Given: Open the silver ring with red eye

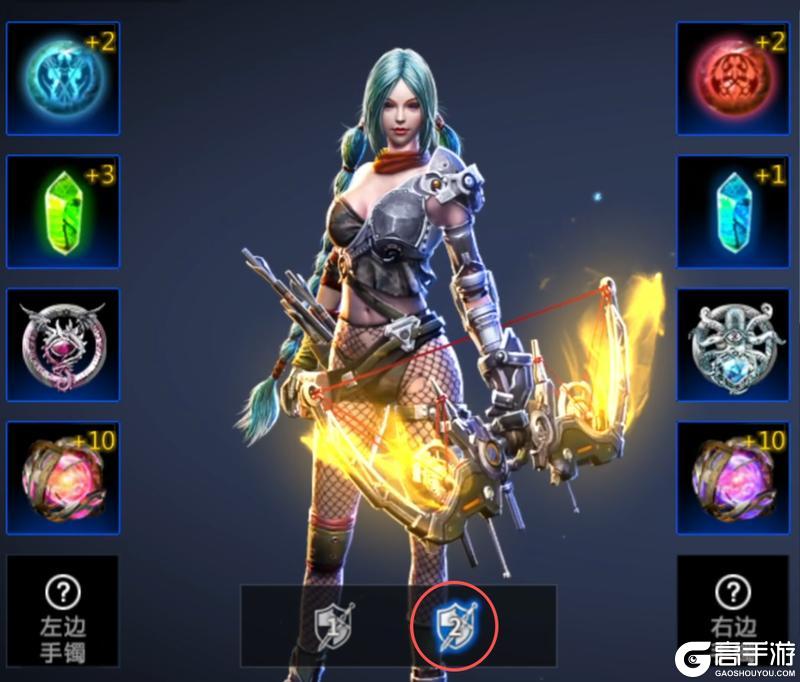Looking at the screenshot, I should point(62,345).
